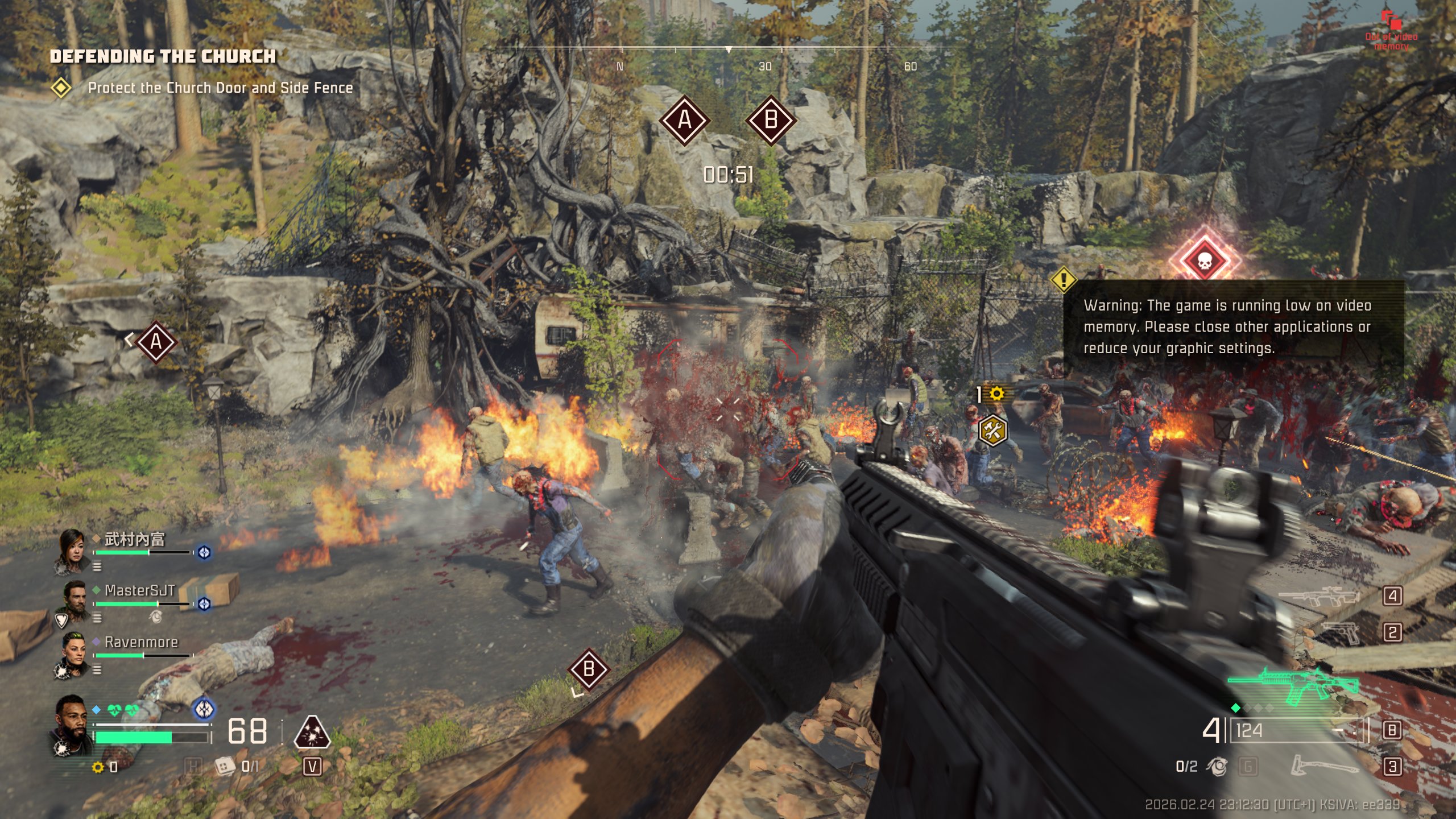Click the red skull enemy marker
Viewport: 1456px width, 819px height.
(x=1204, y=260)
